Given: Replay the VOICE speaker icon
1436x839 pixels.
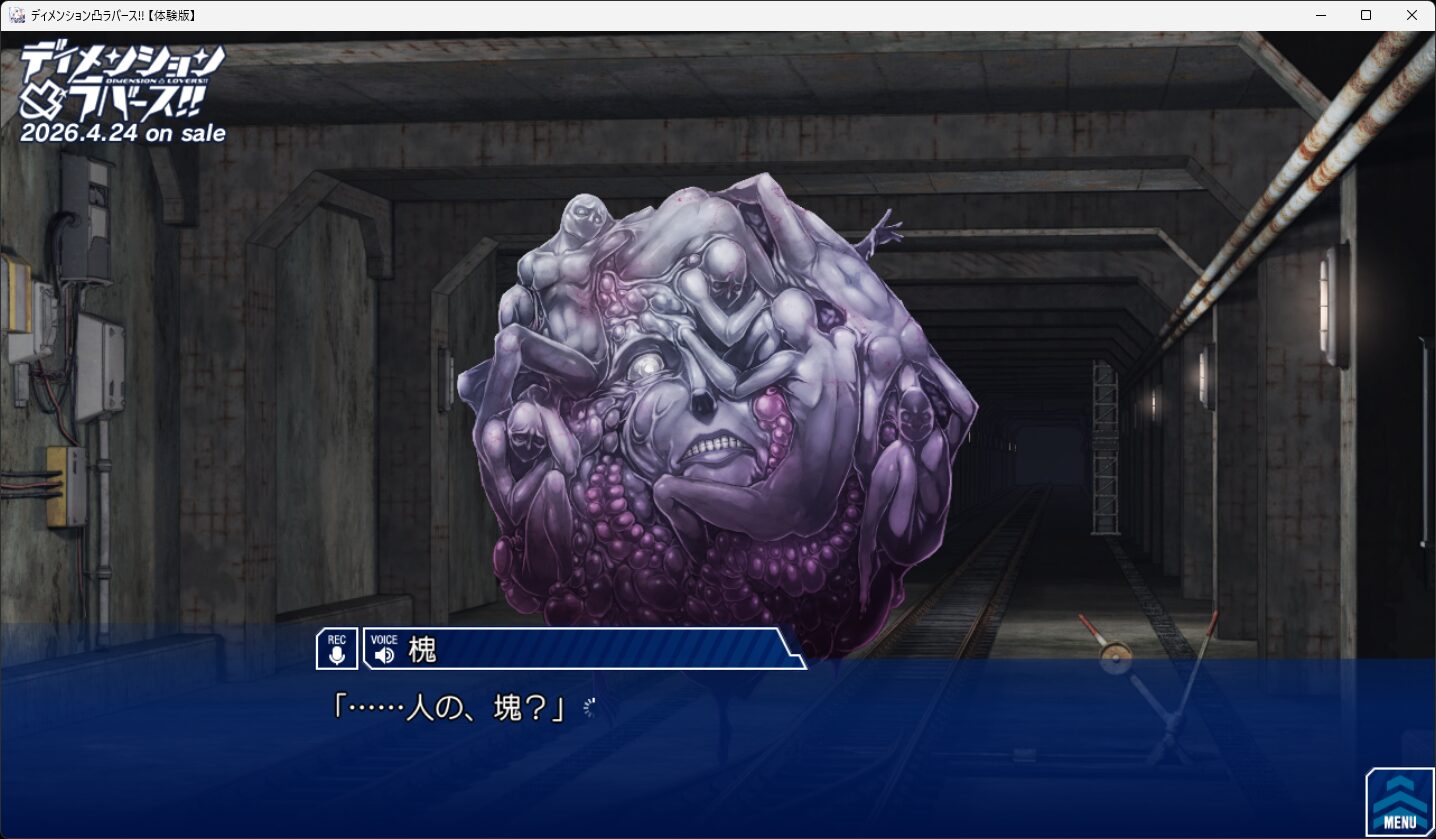Looking at the screenshot, I should [384, 654].
